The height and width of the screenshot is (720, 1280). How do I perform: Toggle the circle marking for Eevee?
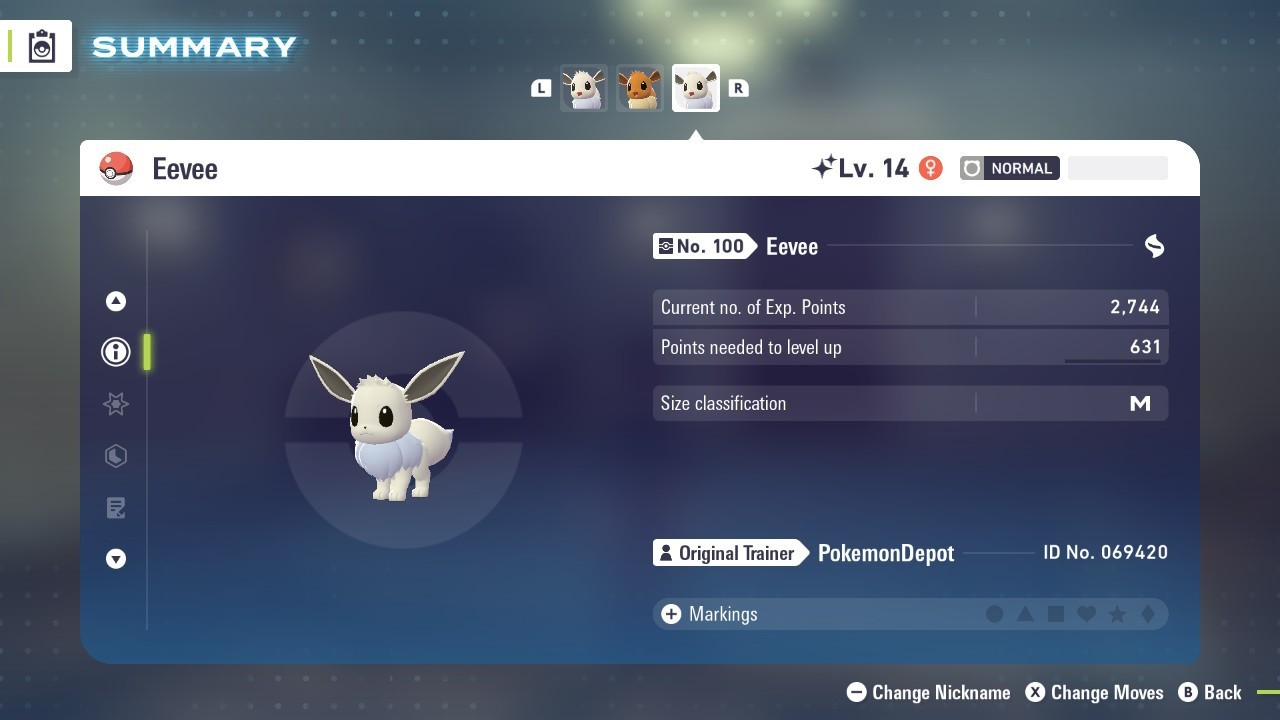click(x=995, y=613)
